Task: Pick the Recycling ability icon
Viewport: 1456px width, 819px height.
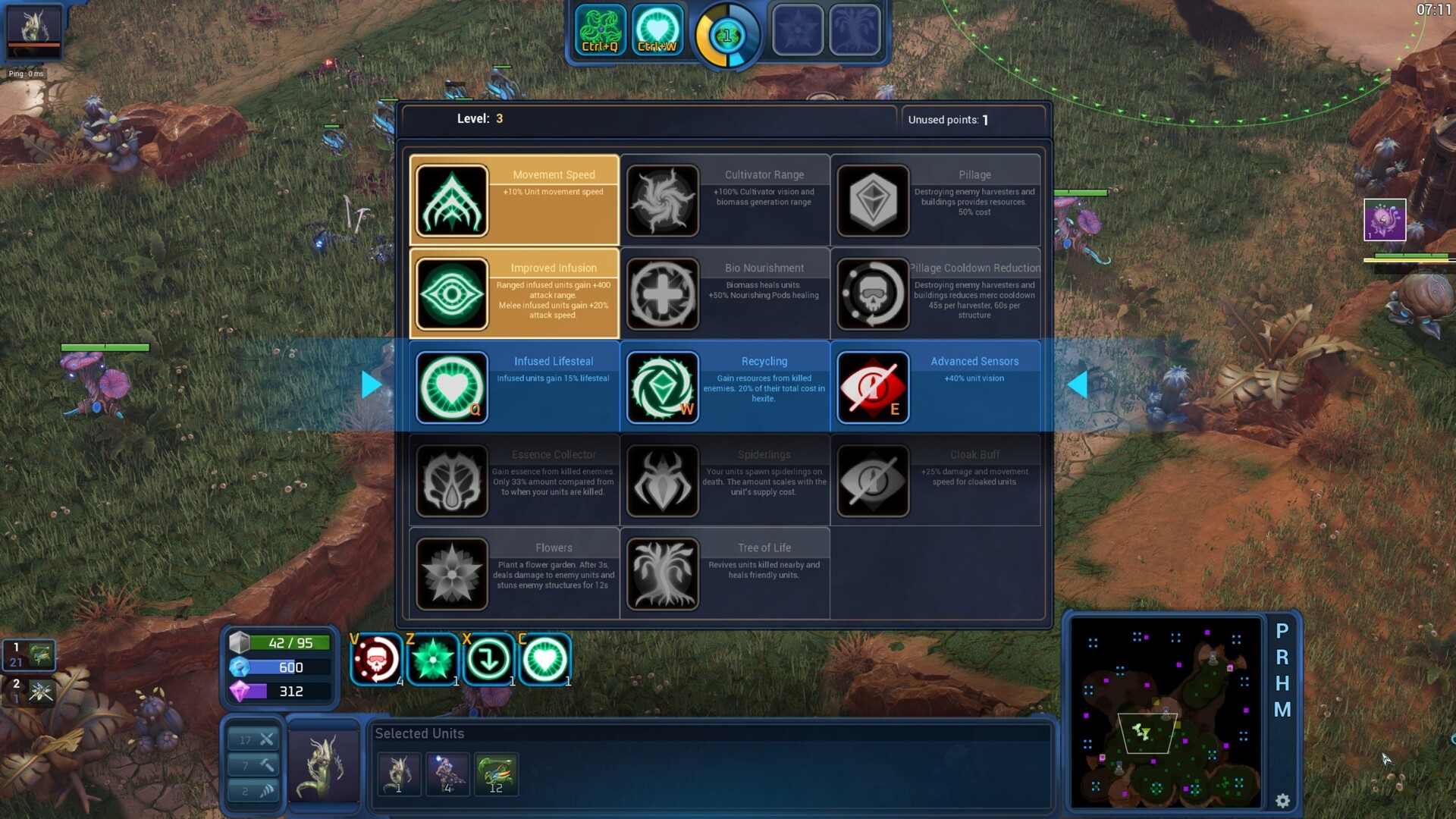Action: pyautogui.click(x=662, y=388)
